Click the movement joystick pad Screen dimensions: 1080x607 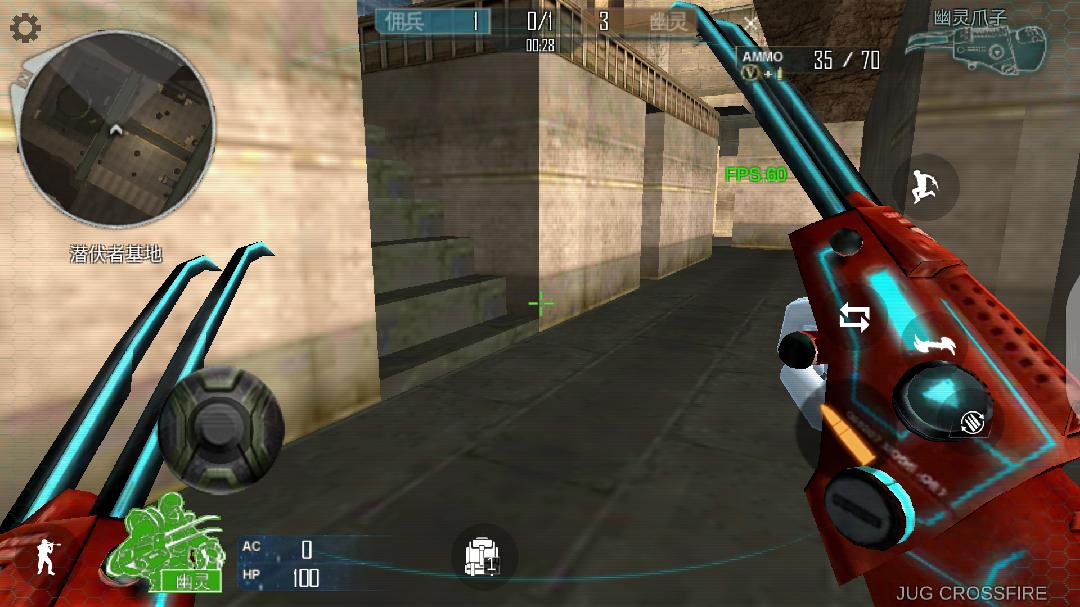(x=220, y=428)
